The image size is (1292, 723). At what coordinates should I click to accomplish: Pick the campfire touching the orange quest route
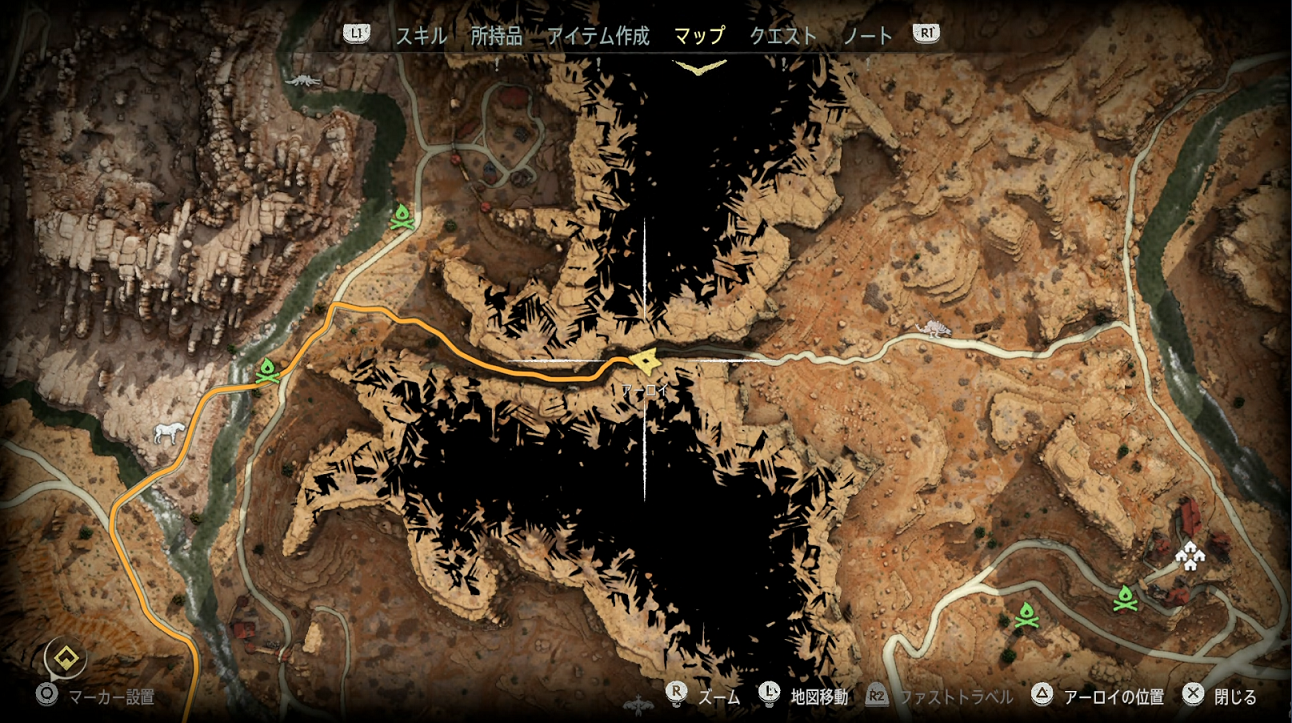point(267,371)
